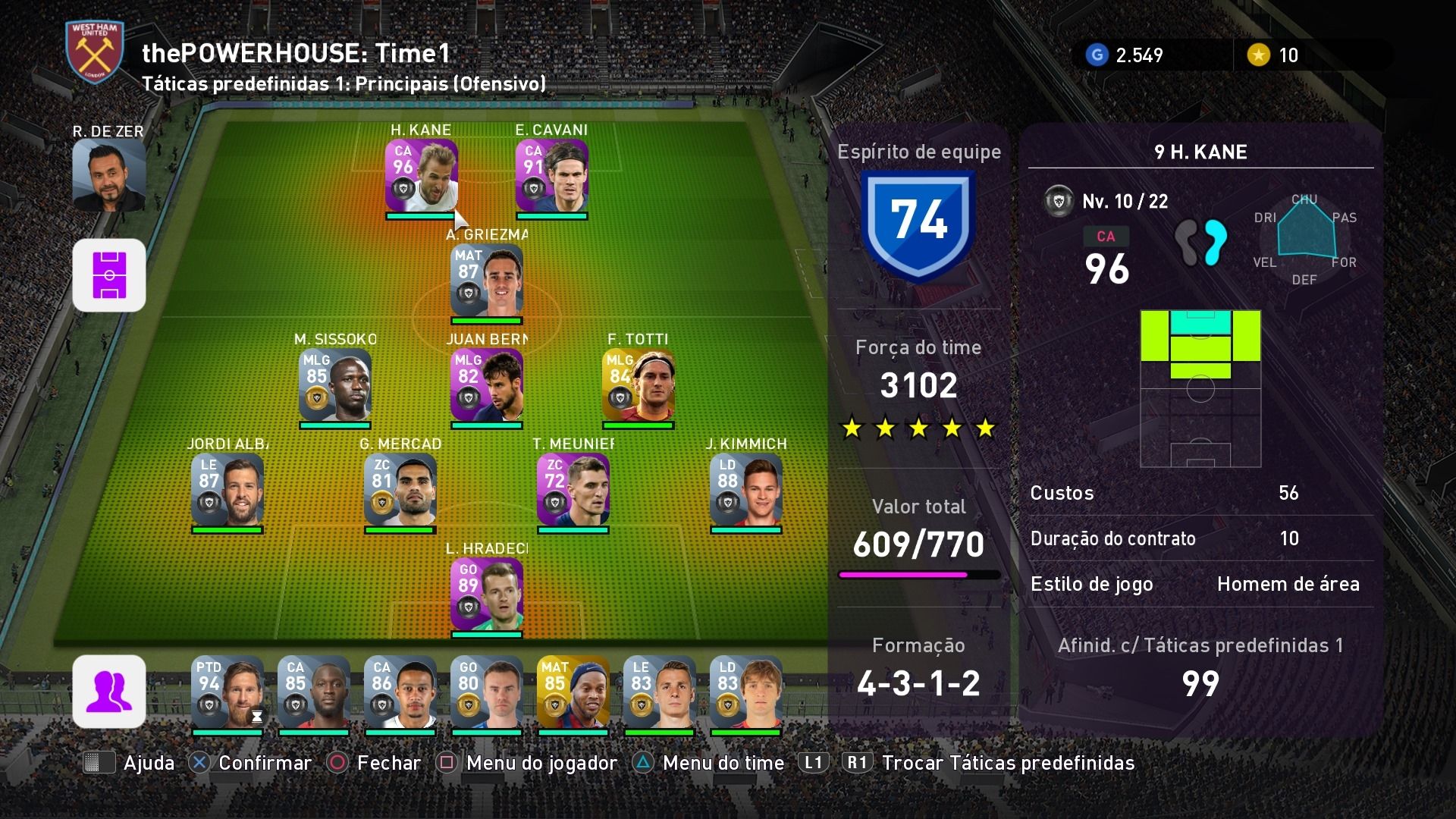1456x819 pixels.
Task: Select the purple squad management icon
Action: pos(108,690)
